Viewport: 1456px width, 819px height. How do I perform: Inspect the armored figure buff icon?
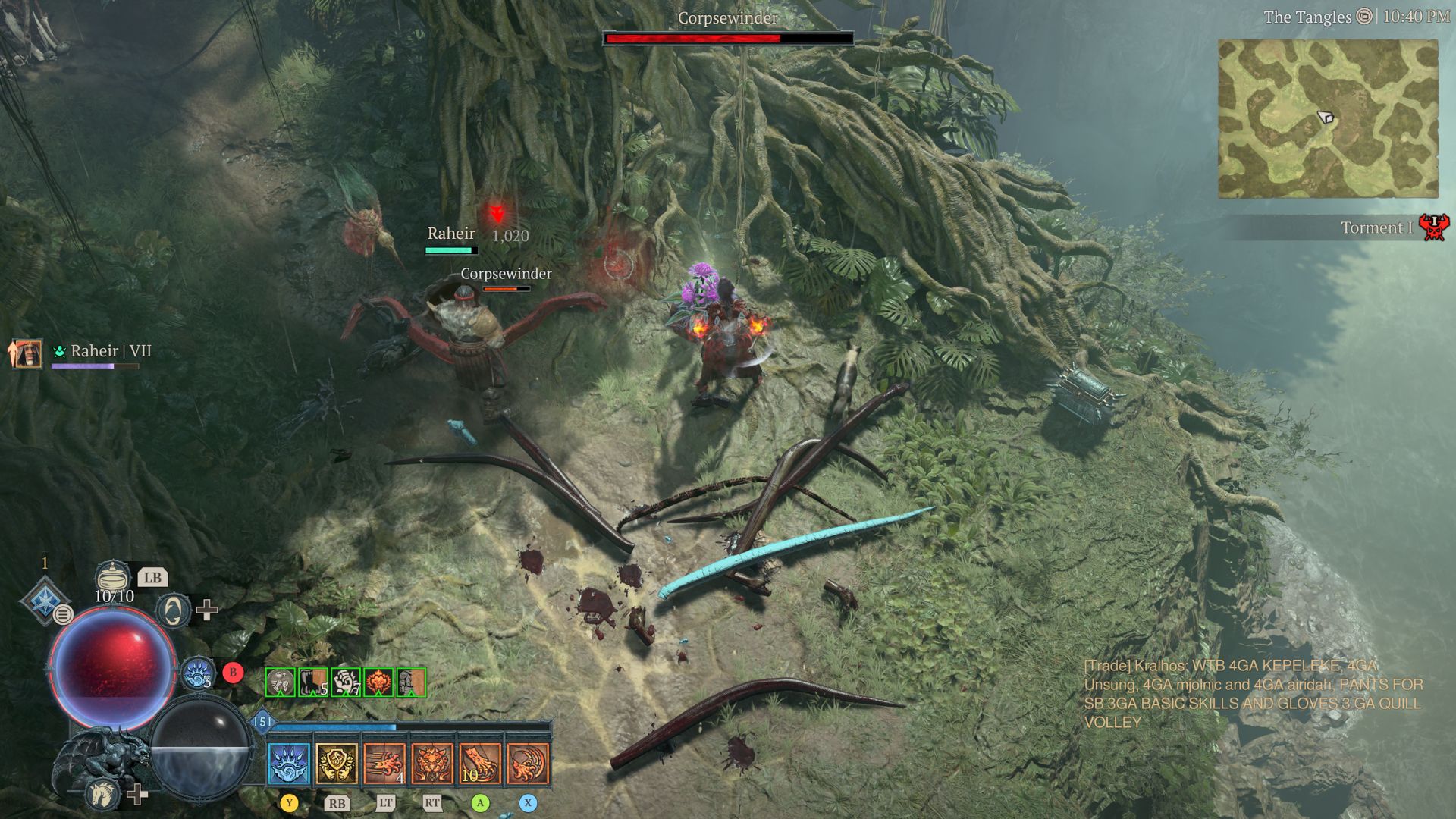tap(411, 682)
